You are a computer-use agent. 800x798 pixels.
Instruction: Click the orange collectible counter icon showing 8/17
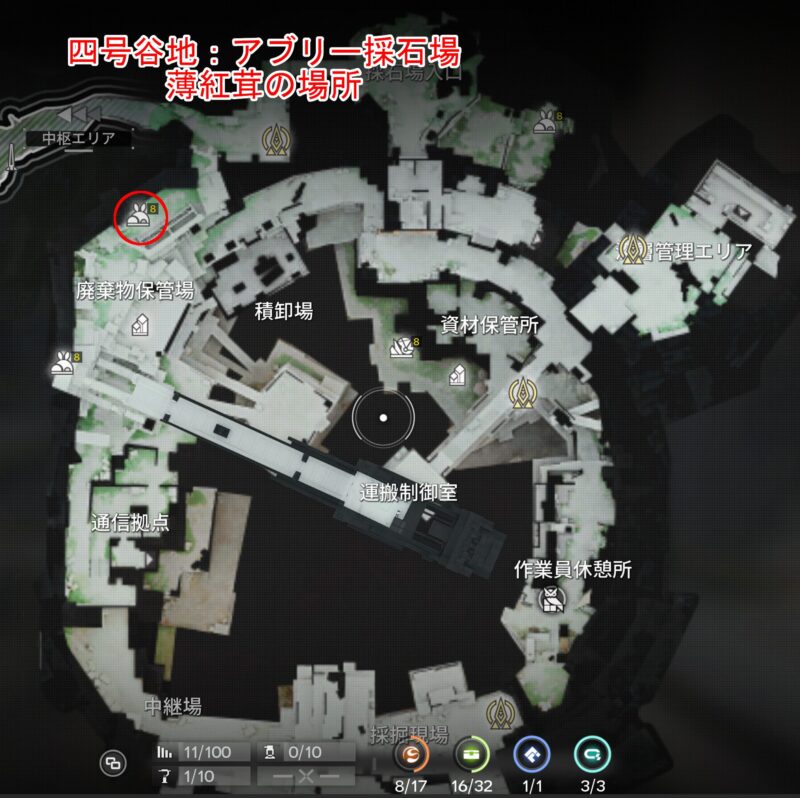(413, 755)
